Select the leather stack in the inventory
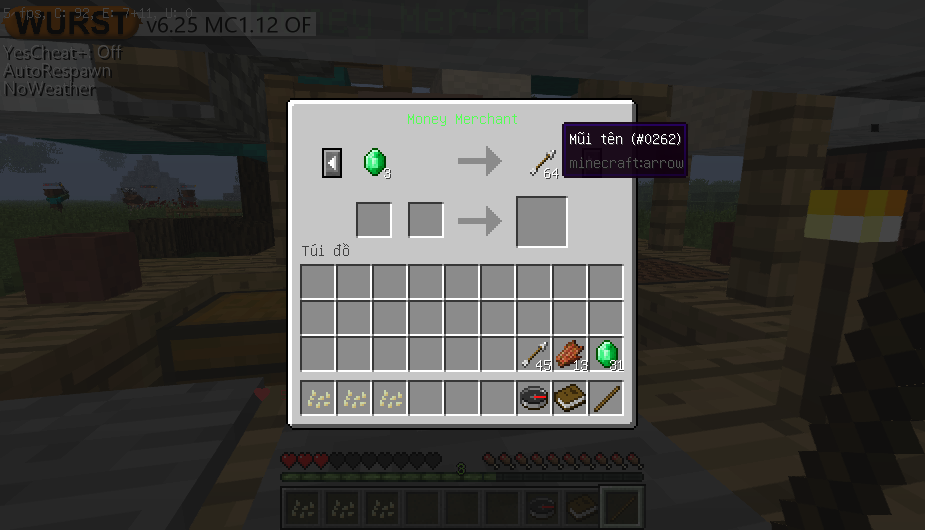 (570, 354)
